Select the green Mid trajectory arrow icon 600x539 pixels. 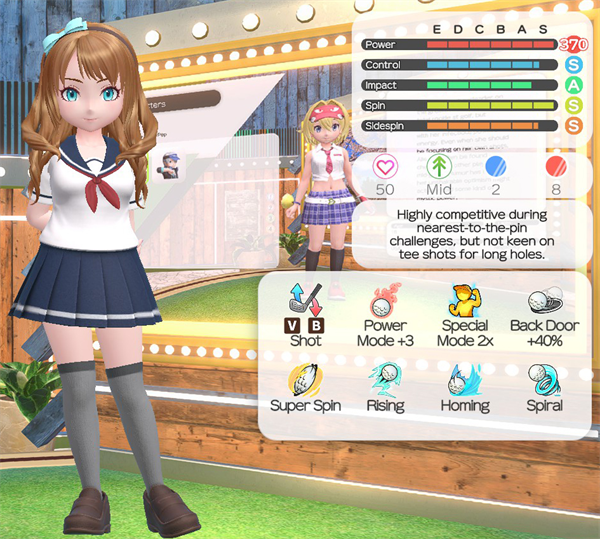point(437,166)
